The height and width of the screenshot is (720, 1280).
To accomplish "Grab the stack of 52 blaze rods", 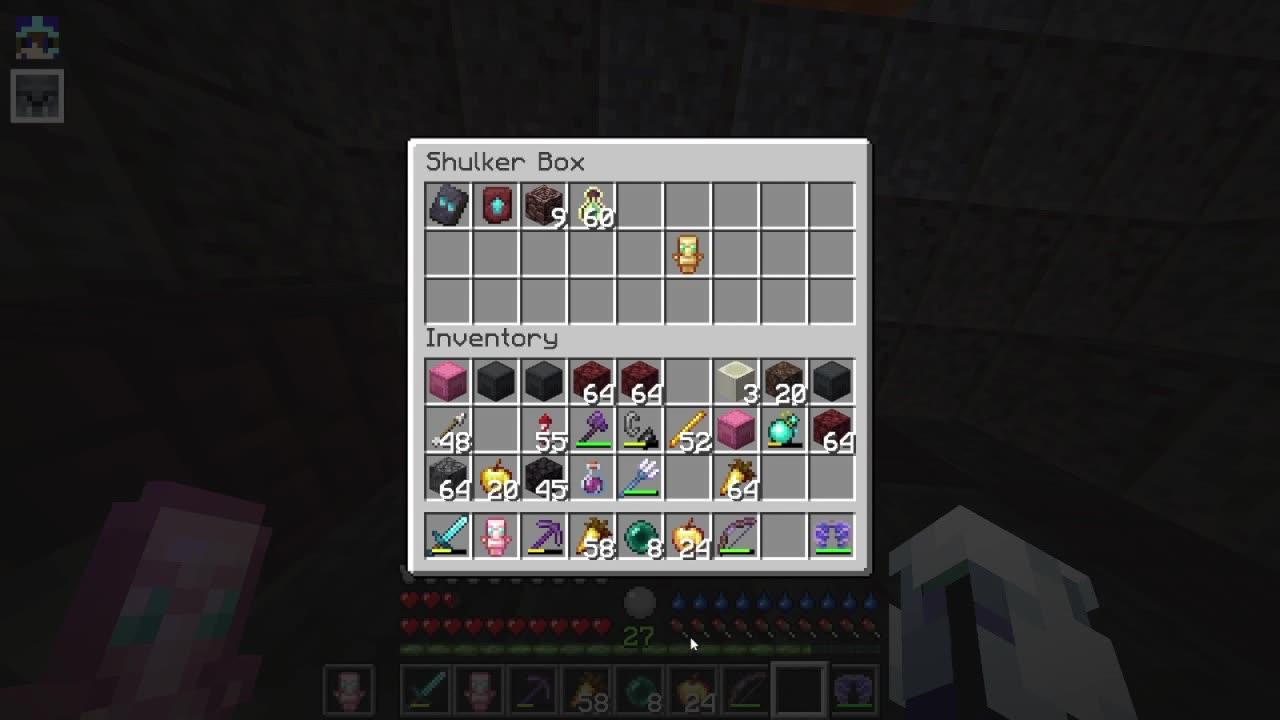I will click(687, 428).
